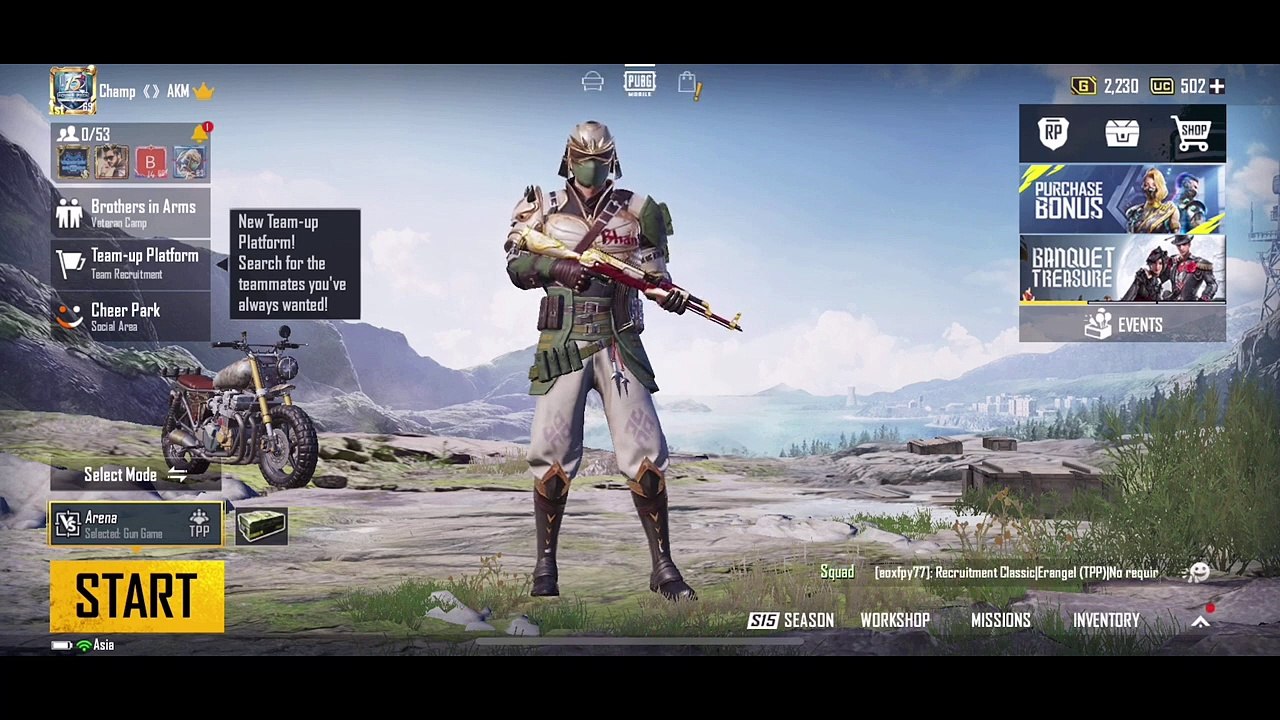
Task: Show the Missions list
Action: pos(1000,621)
